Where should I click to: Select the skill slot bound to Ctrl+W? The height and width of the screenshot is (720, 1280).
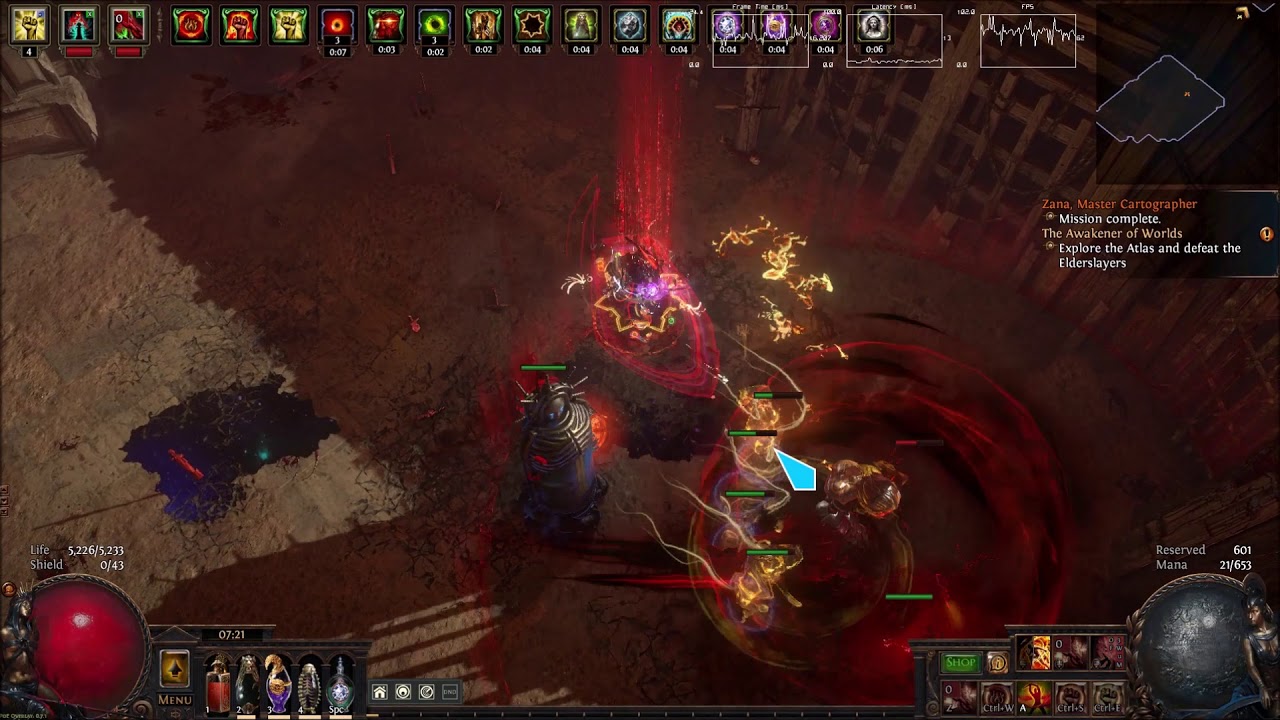(997, 695)
